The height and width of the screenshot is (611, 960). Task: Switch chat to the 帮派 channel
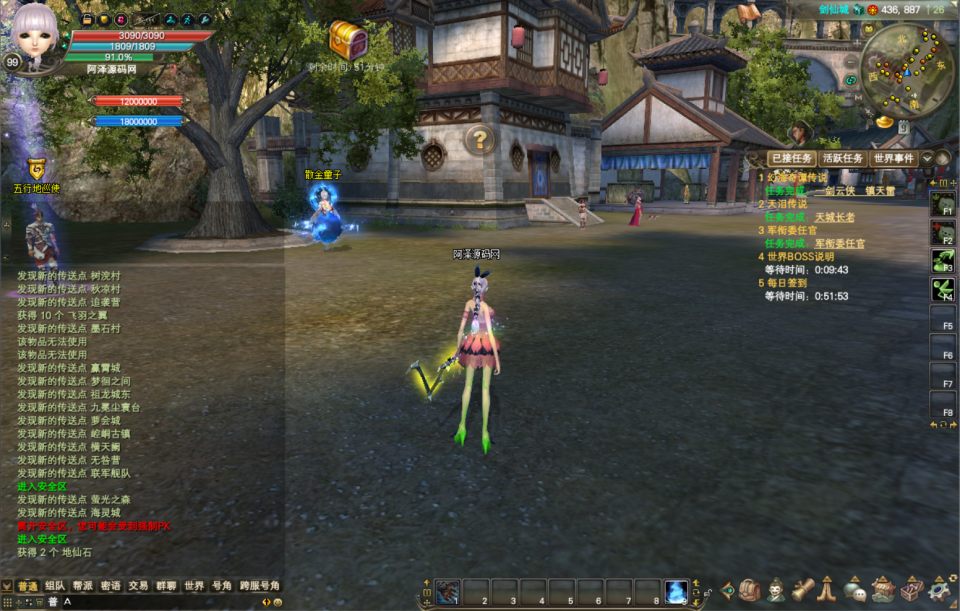pyautogui.click(x=83, y=586)
